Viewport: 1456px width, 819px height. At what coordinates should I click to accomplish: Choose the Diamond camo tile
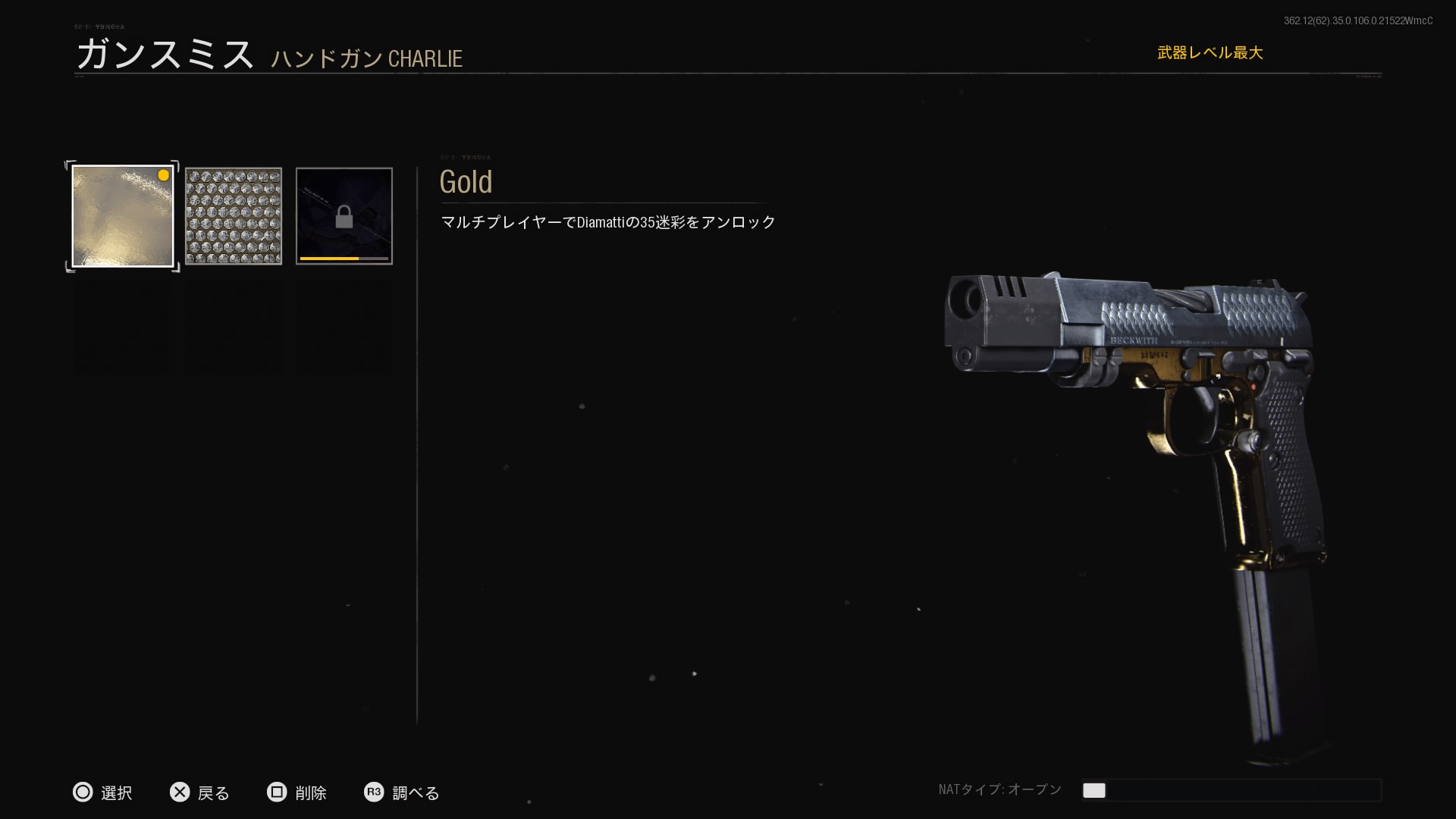(234, 216)
